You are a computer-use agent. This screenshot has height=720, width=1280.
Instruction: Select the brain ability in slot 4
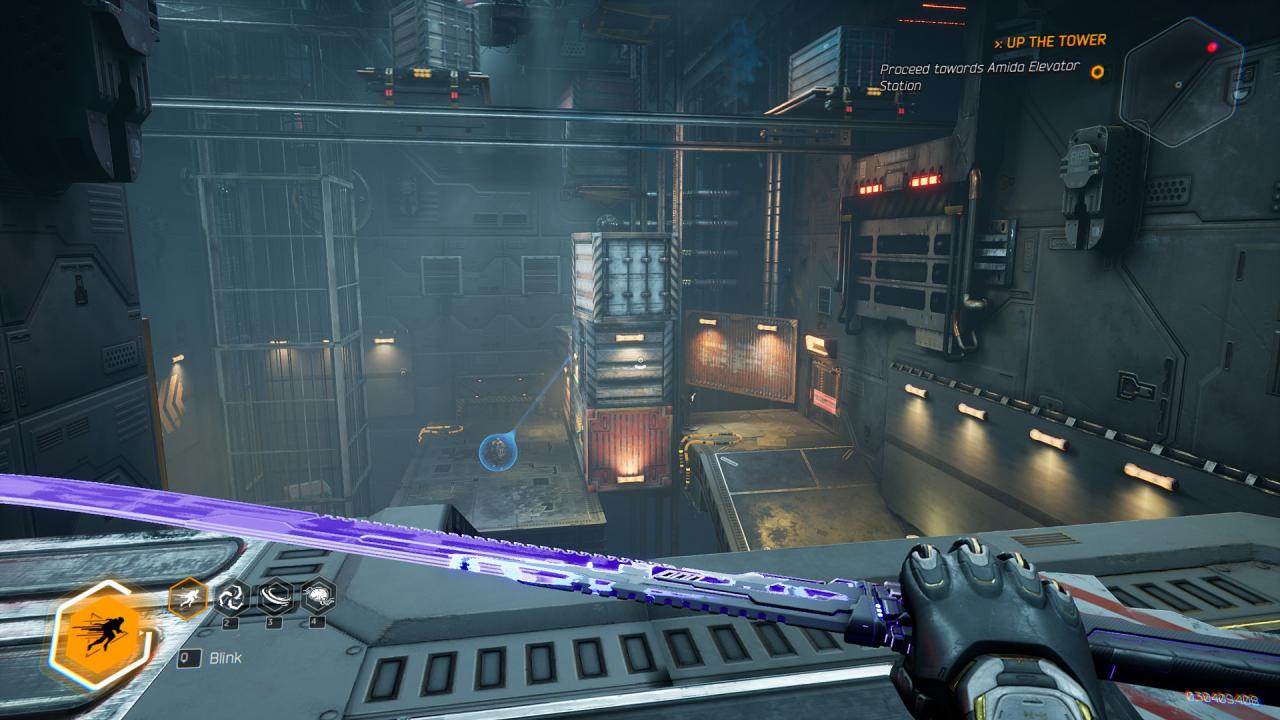(318, 598)
